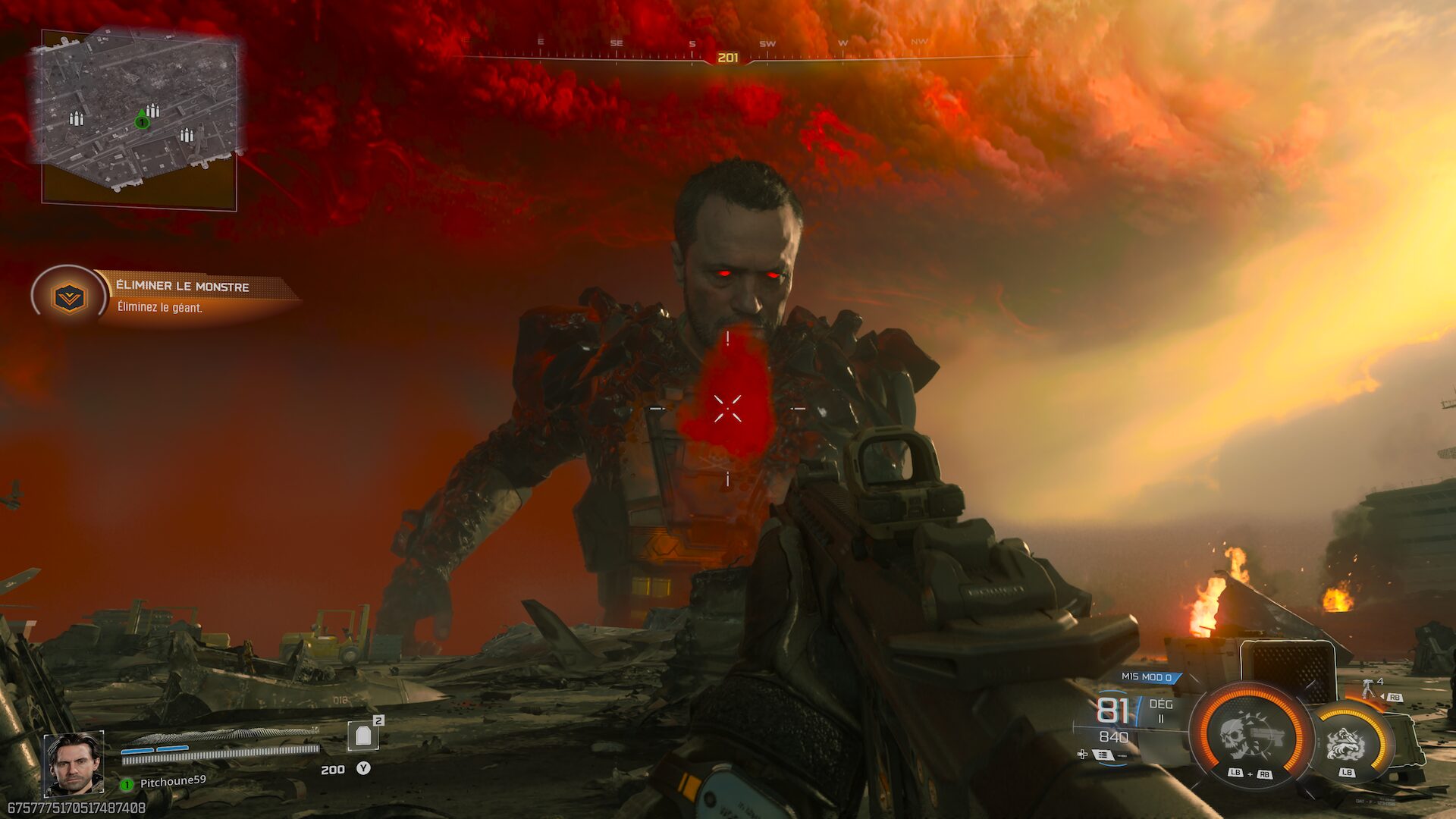Use the armor plate slot
This screenshot has width=1456, height=819.
click(362, 736)
